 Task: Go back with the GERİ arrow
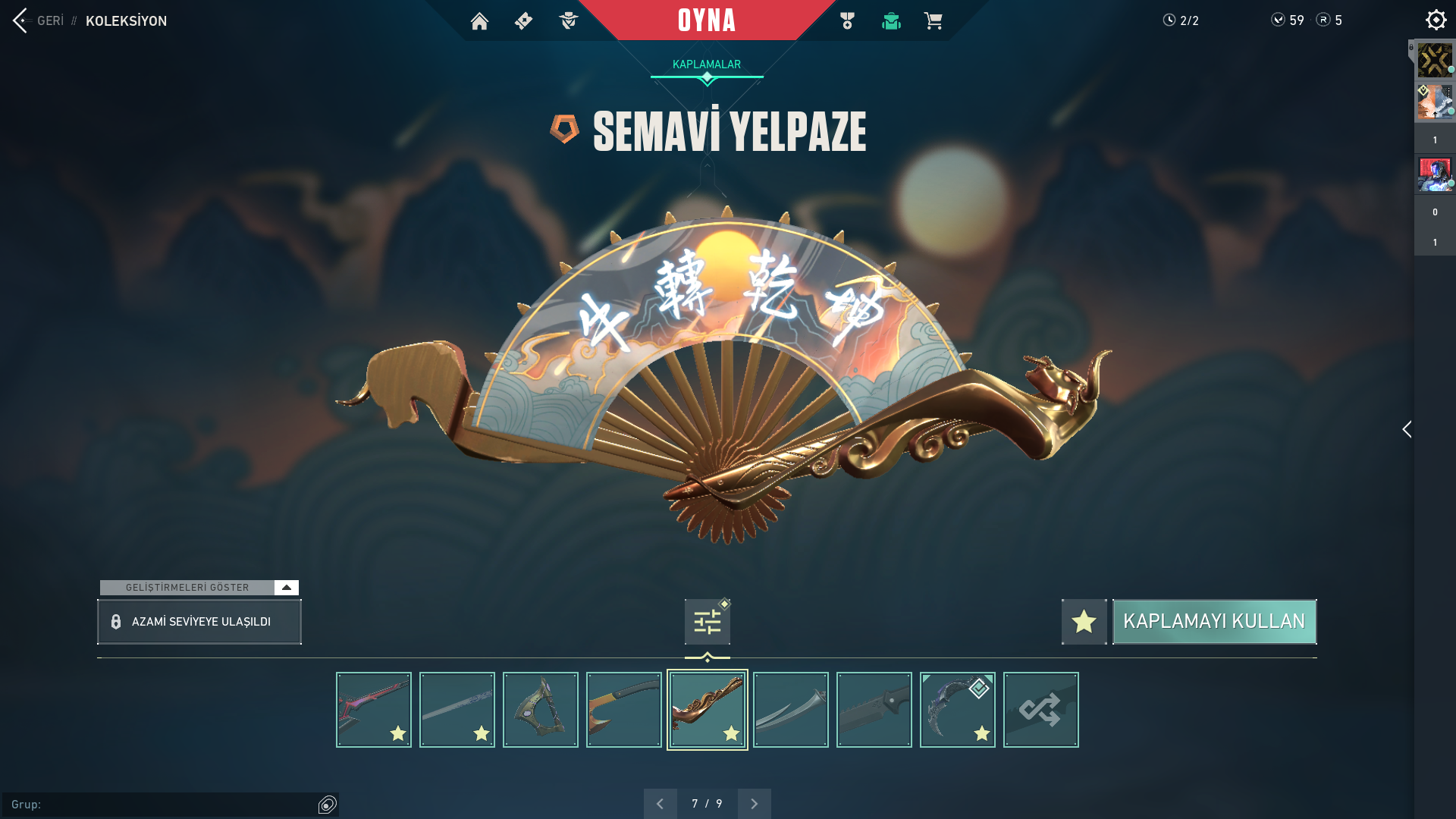pyautogui.click(x=21, y=20)
